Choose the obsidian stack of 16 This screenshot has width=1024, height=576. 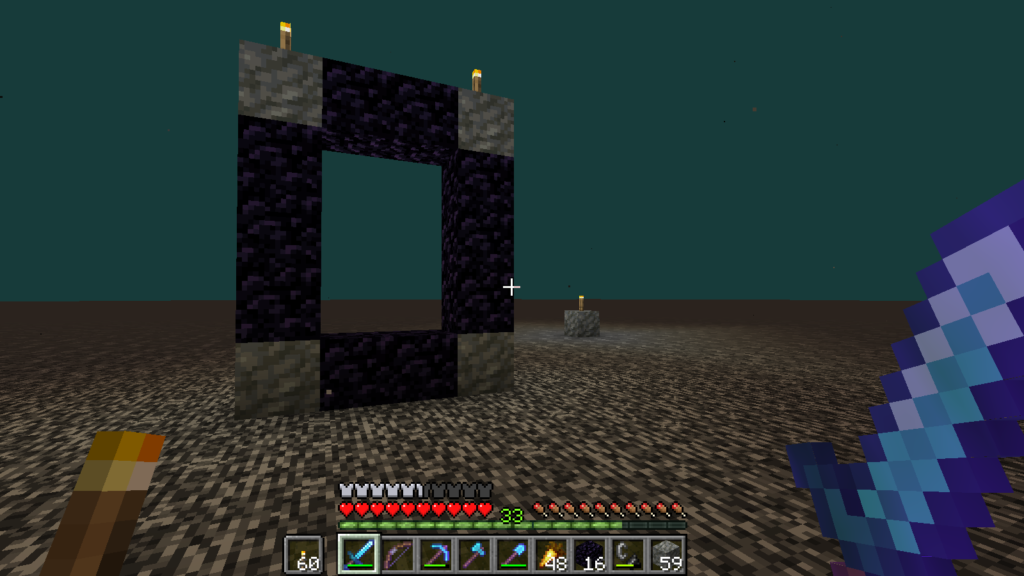pos(591,553)
